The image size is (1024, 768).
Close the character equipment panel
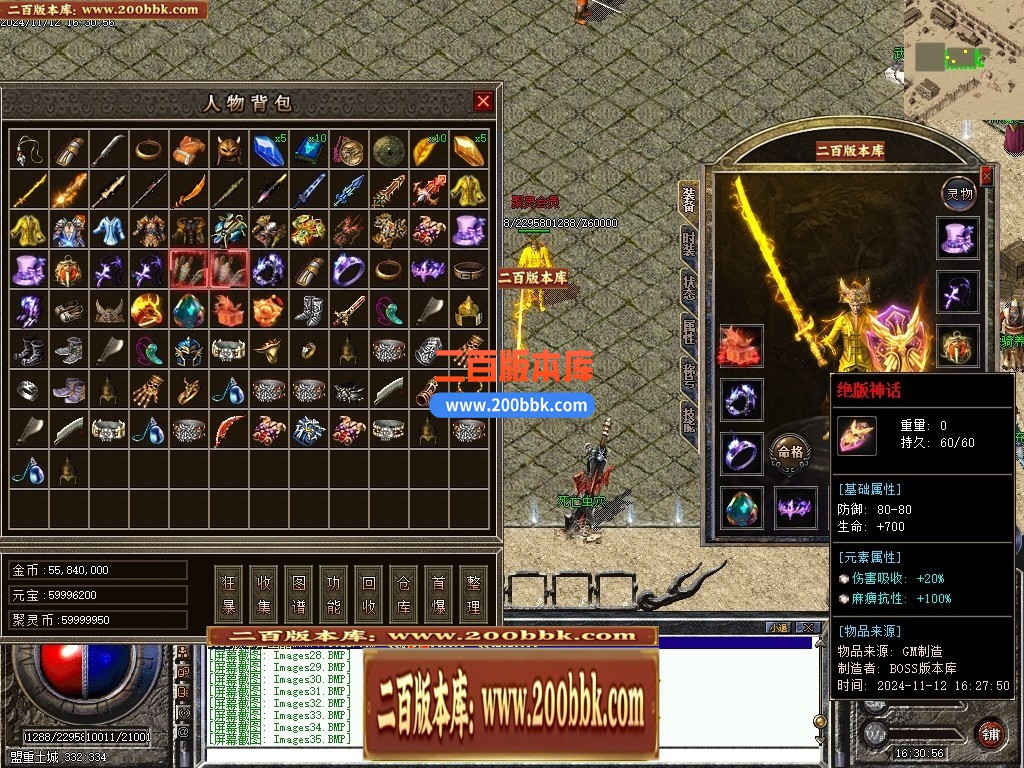(986, 177)
